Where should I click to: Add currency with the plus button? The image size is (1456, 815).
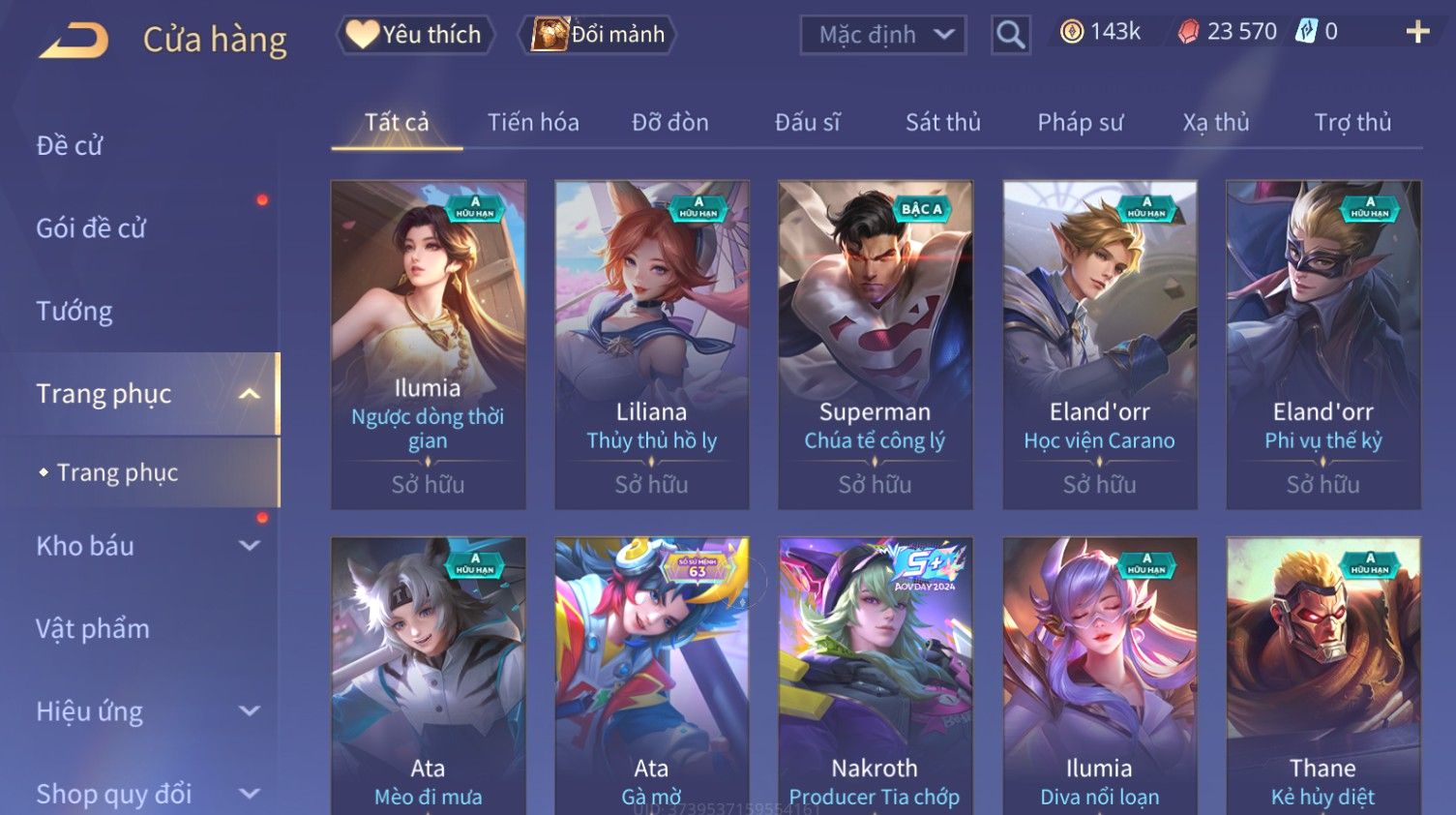click(x=1417, y=33)
